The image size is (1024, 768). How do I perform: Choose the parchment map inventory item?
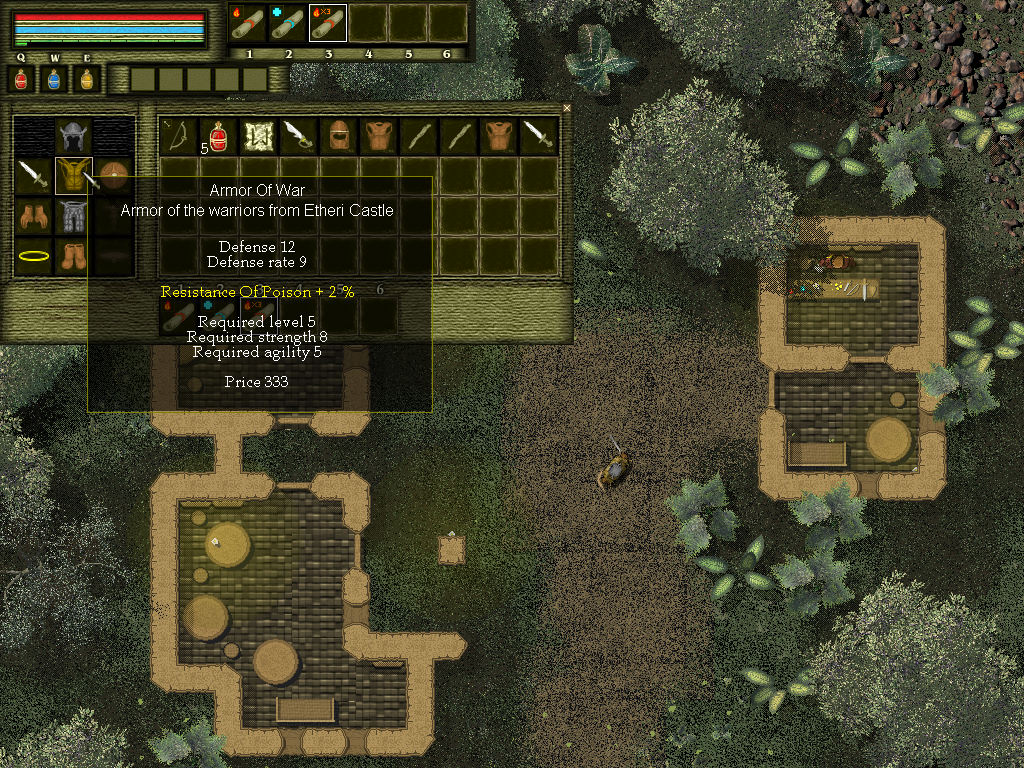[259, 136]
